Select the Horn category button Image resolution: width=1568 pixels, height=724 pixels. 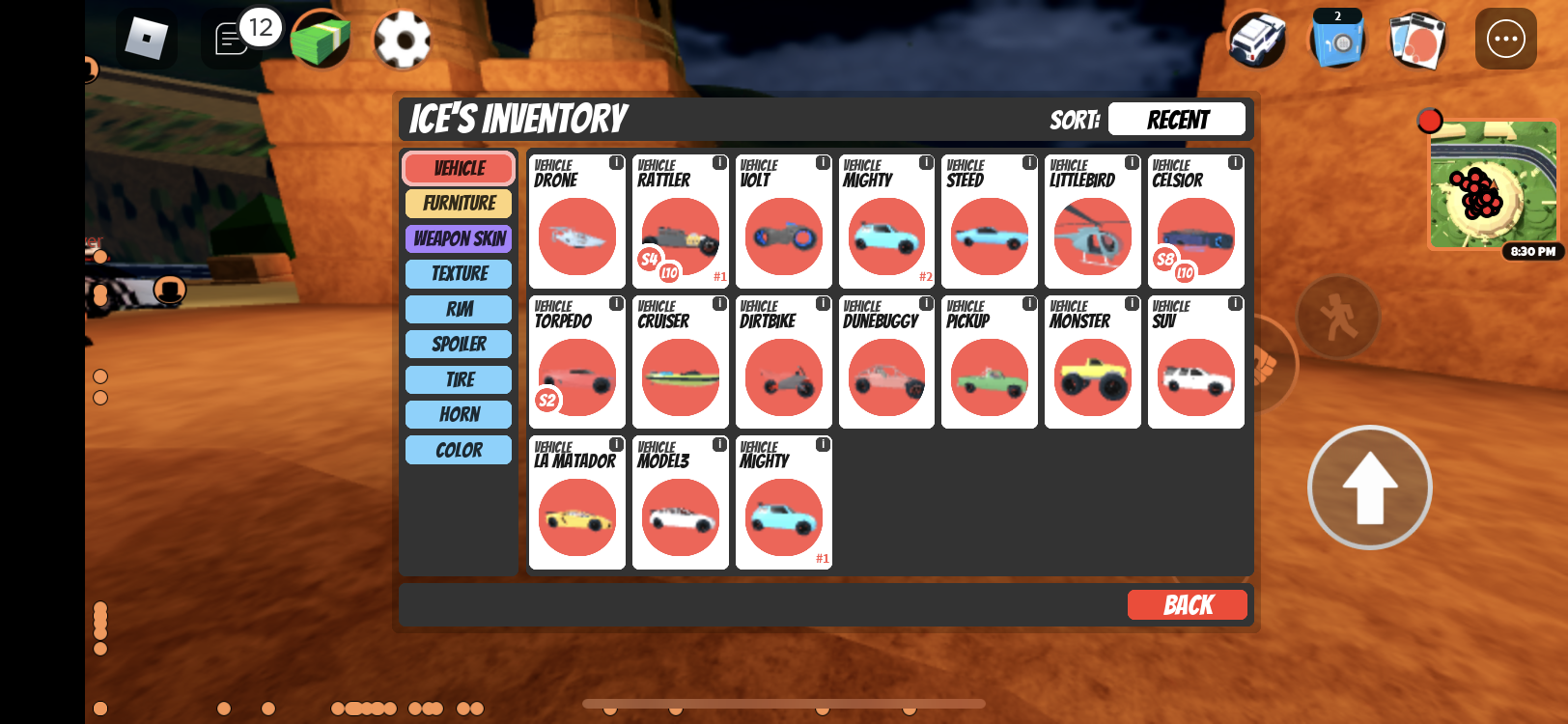[x=458, y=414]
